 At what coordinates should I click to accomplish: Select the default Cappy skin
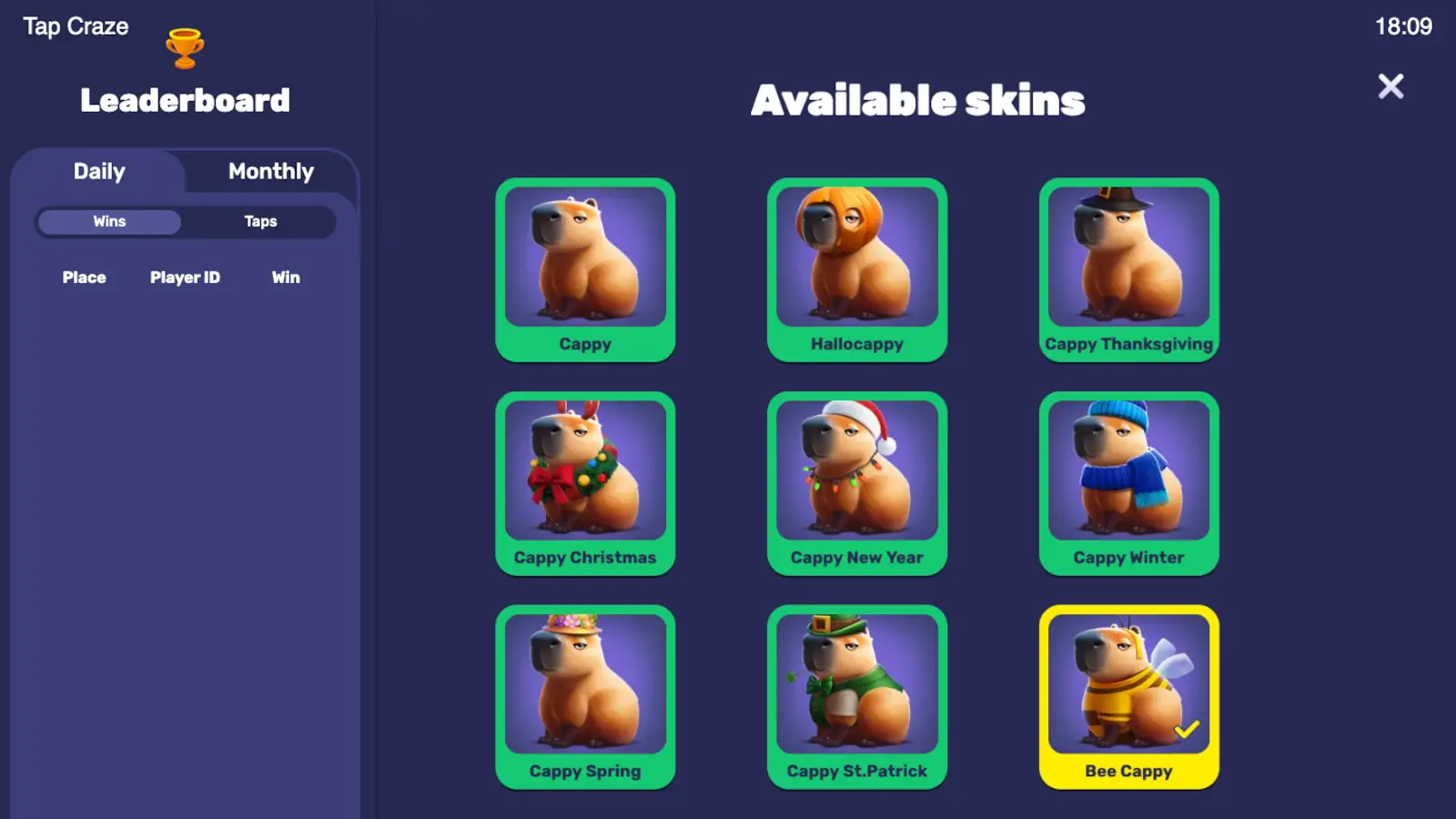tap(585, 269)
